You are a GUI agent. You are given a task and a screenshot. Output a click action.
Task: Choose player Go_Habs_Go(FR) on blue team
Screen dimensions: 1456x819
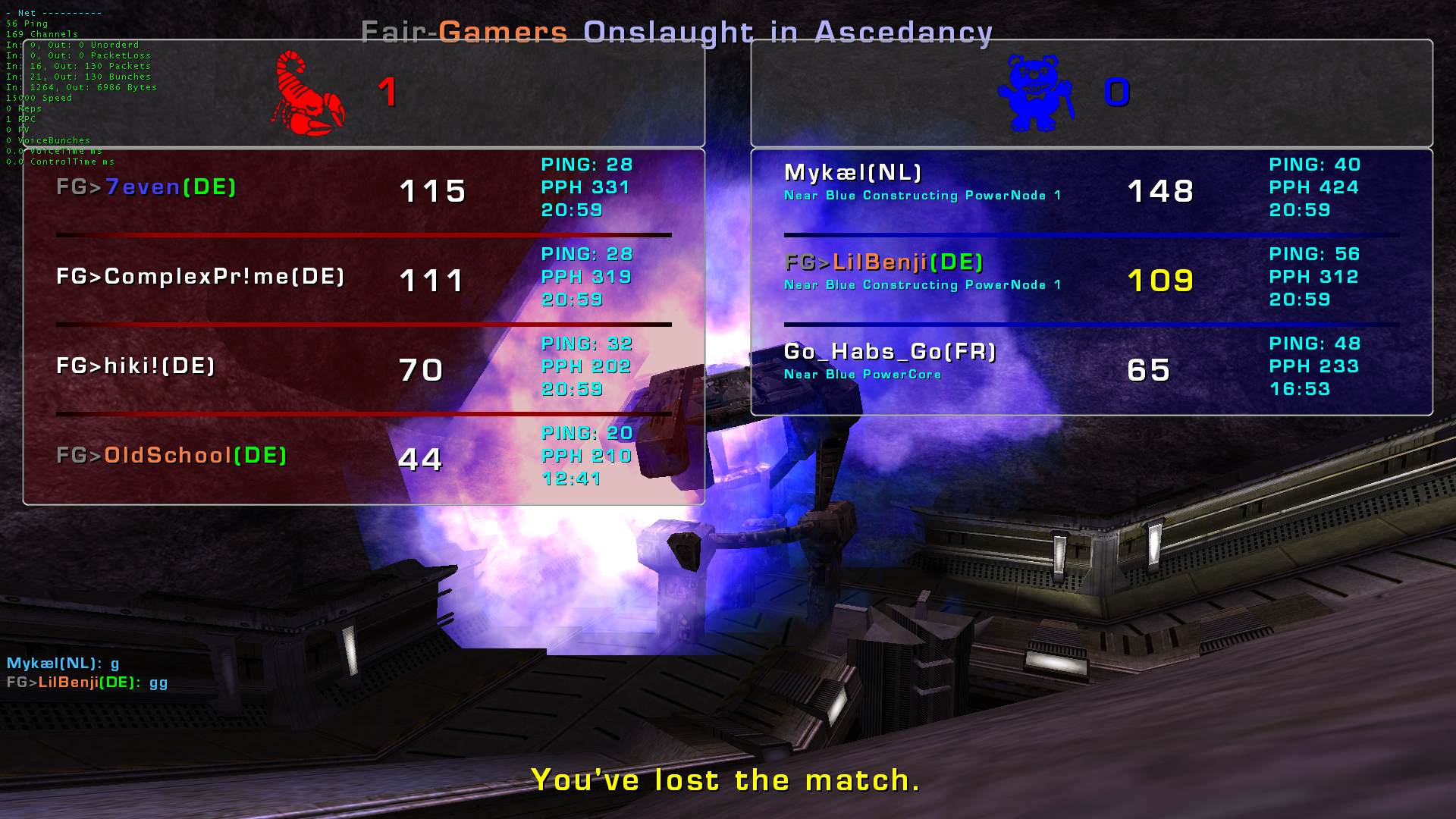890,352
